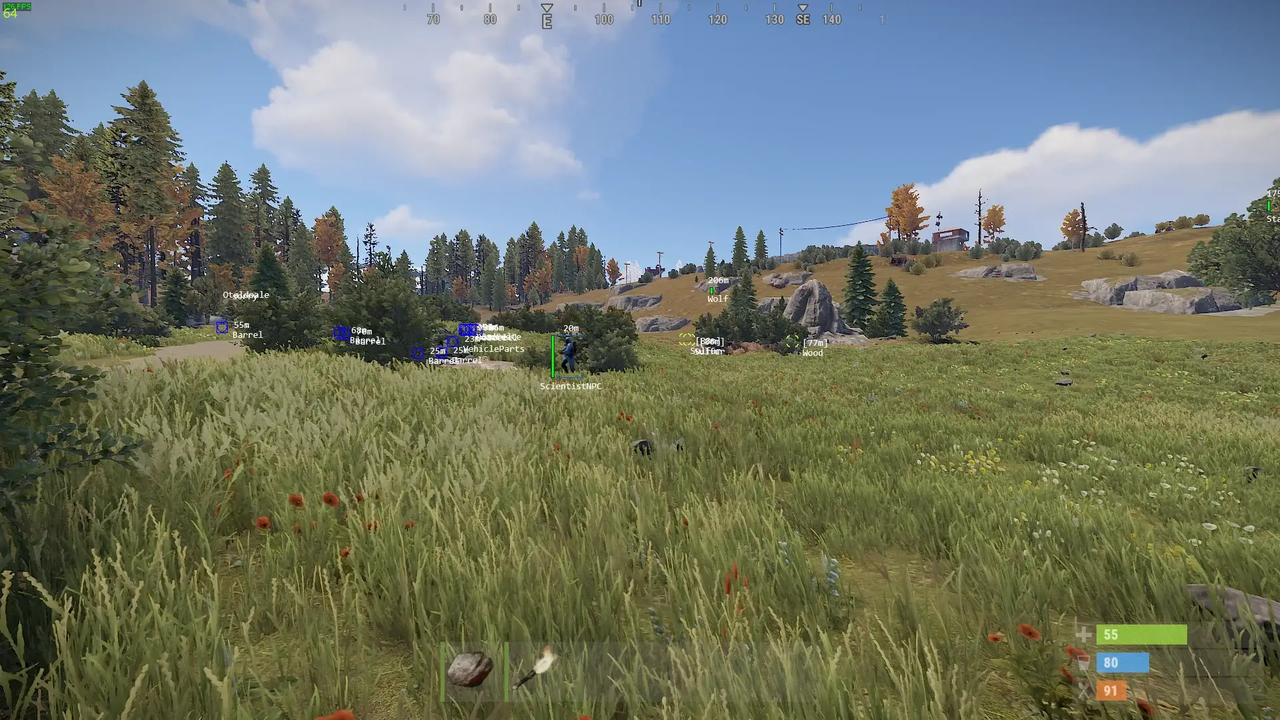
Task: Click the blue ESP box of the 25m Barrel
Action: pos(419,353)
